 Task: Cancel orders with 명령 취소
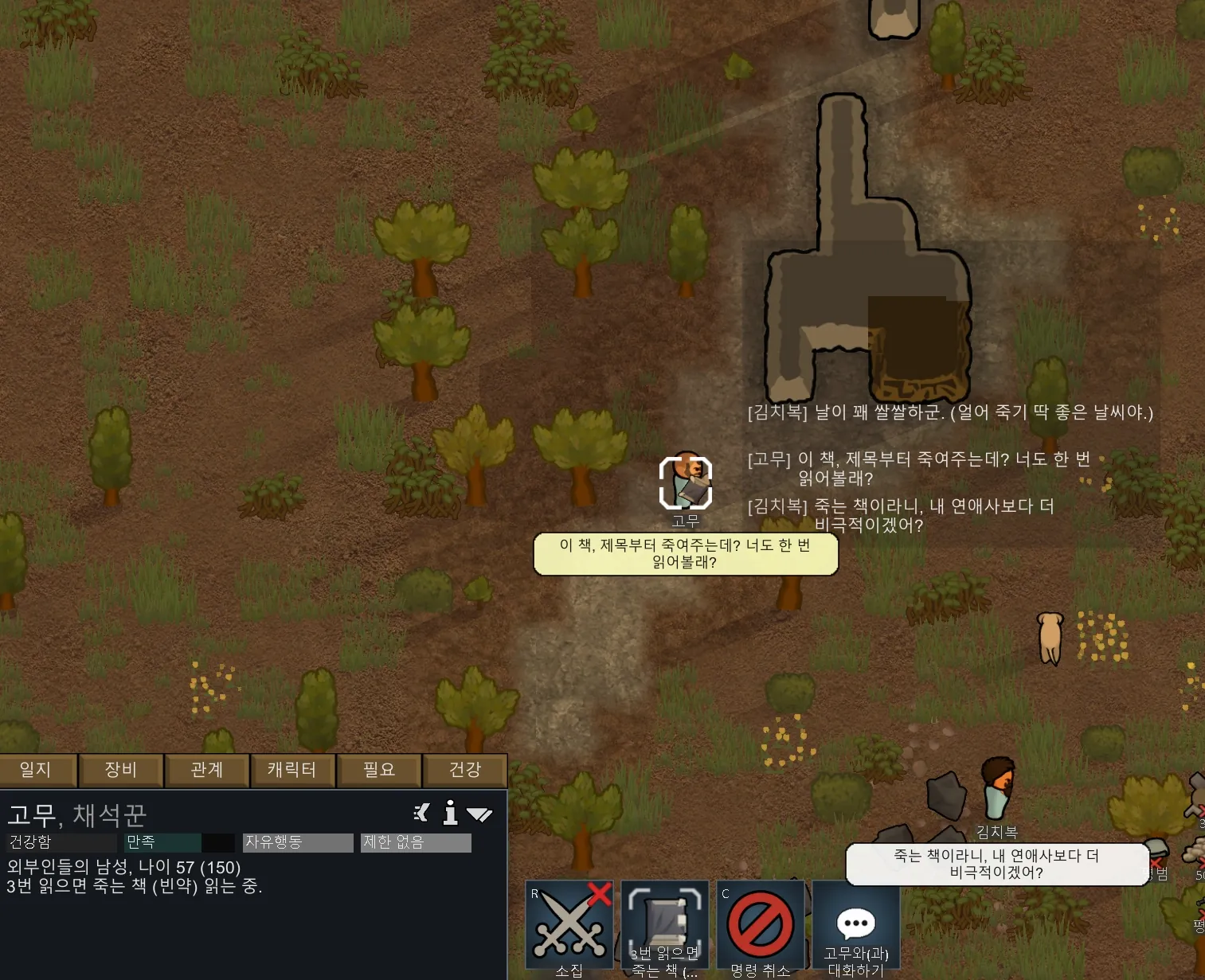(761, 927)
